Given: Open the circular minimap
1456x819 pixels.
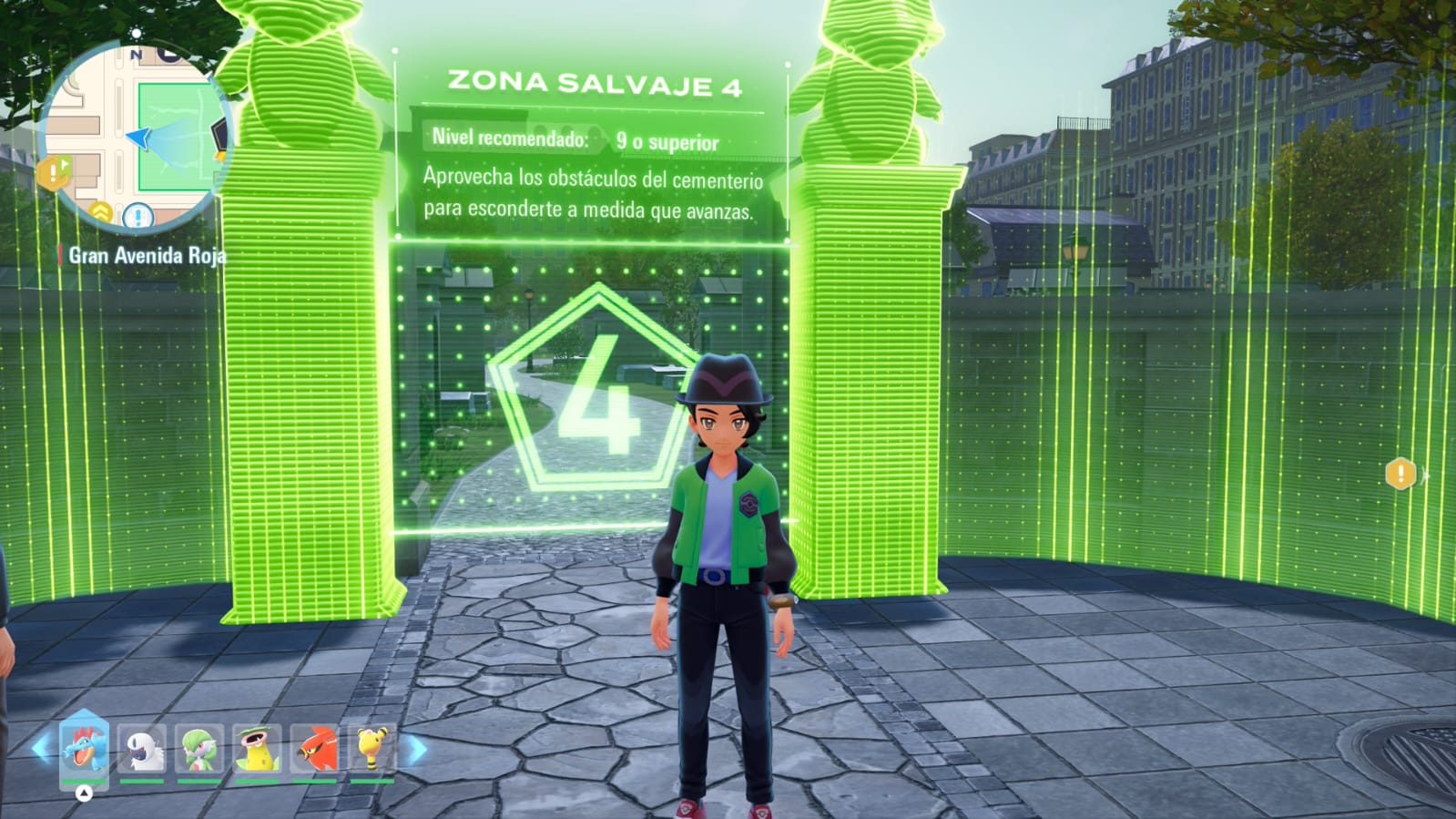Looking at the screenshot, I should pos(137,135).
